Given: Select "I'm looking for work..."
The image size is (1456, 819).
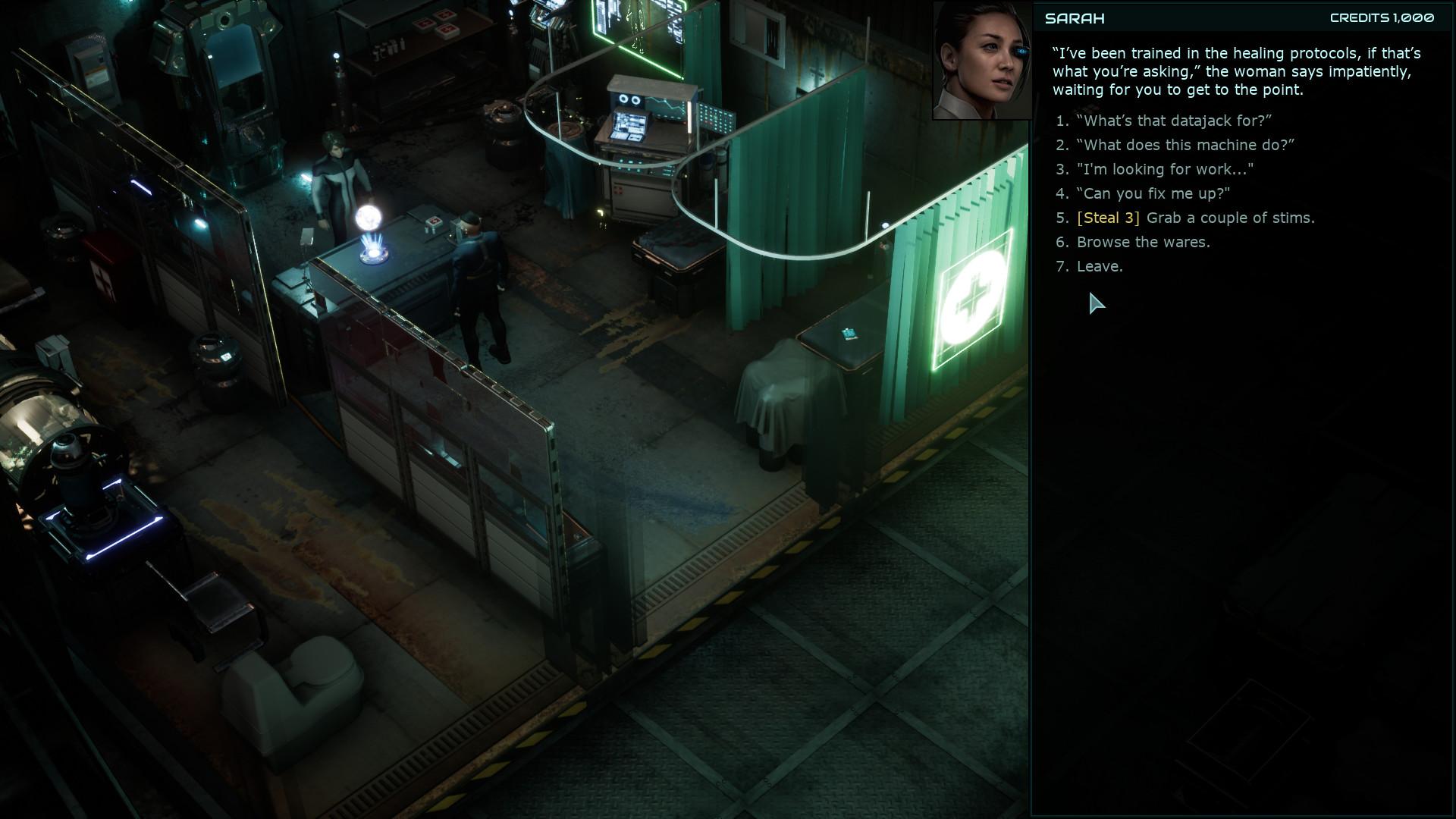Looking at the screenshot, I should point(1163,170).
